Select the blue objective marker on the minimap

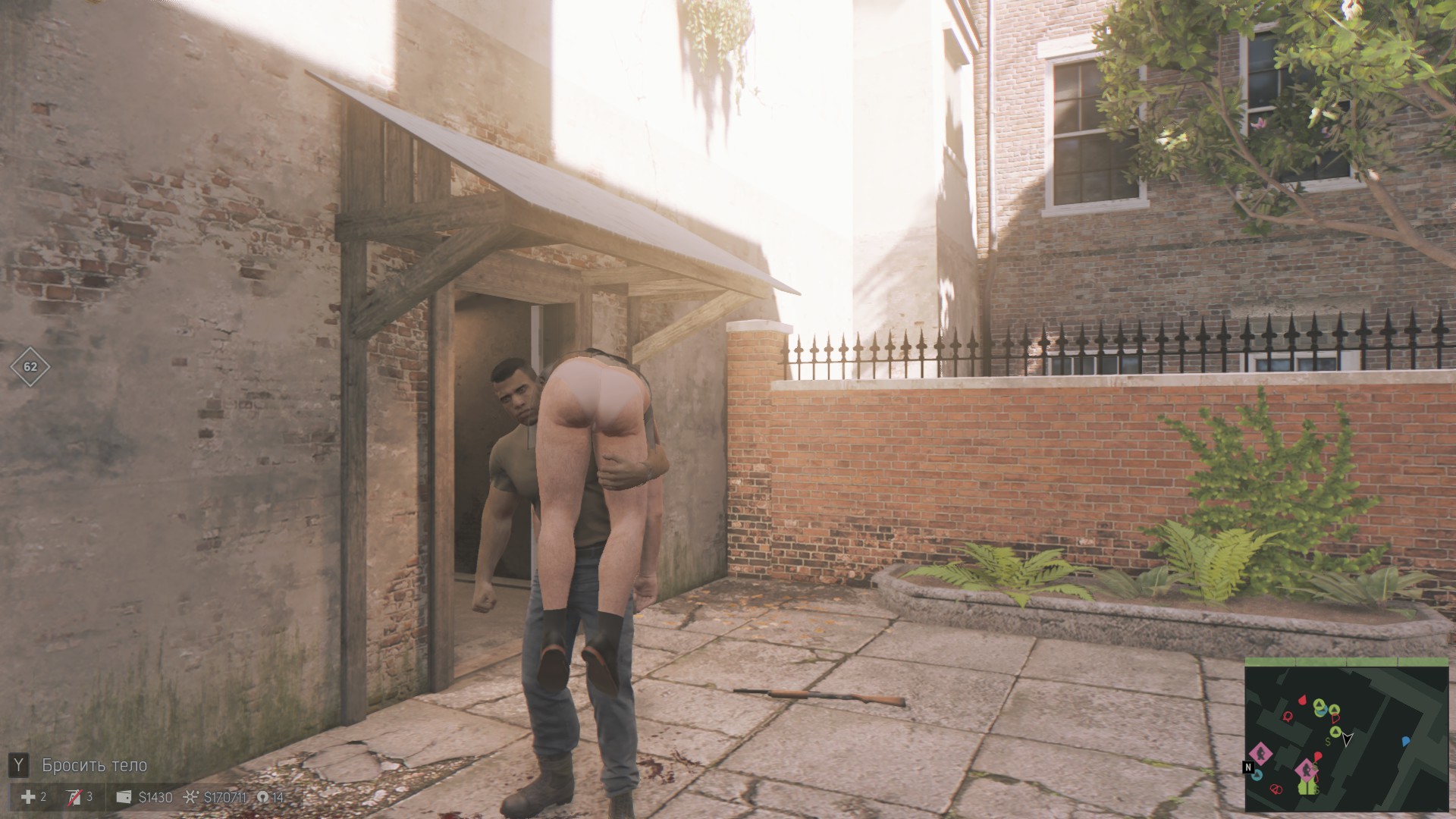[x=1405, y=740]
